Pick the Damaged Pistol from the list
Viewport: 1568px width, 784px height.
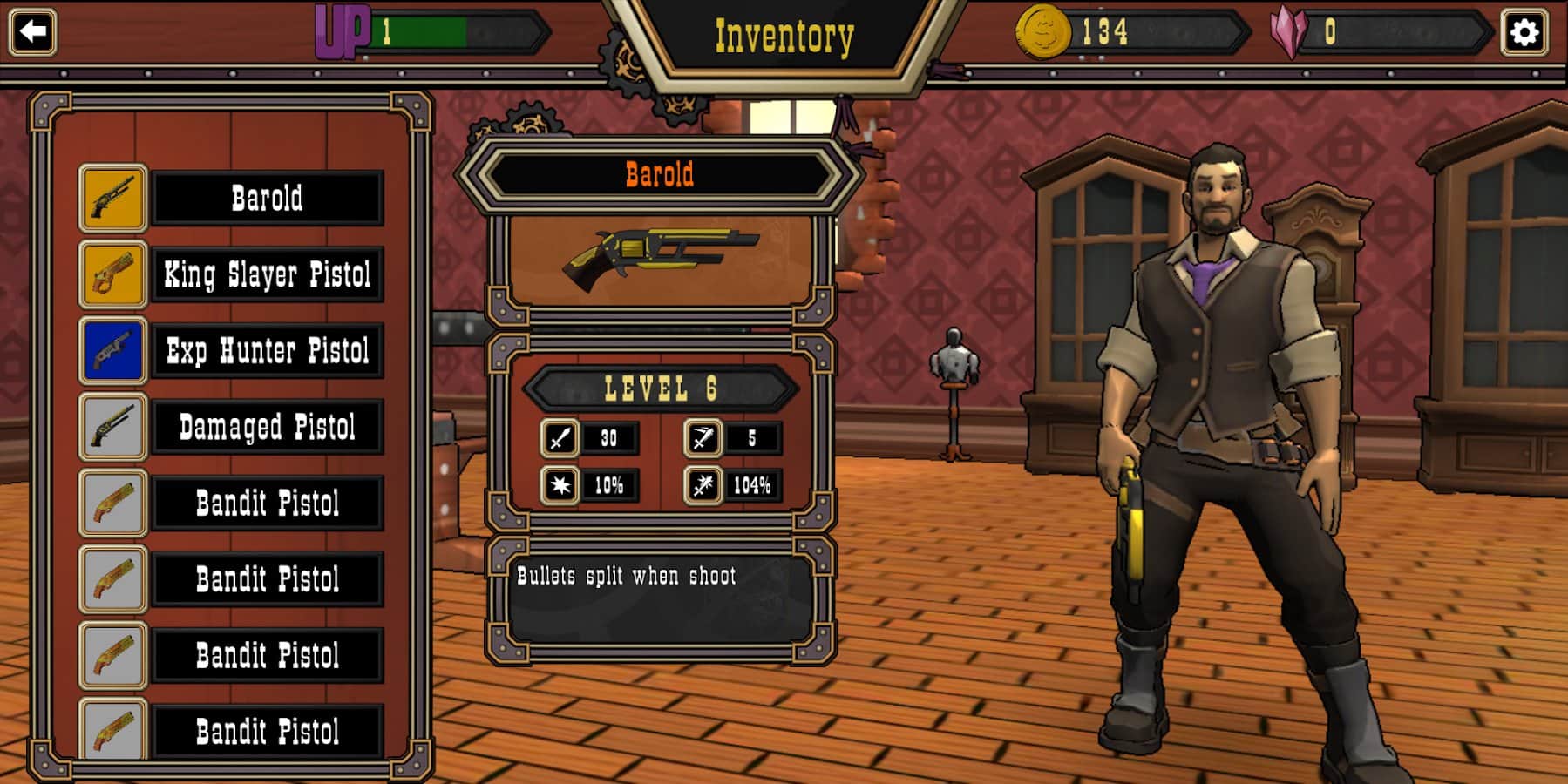(x=267, y=427)
